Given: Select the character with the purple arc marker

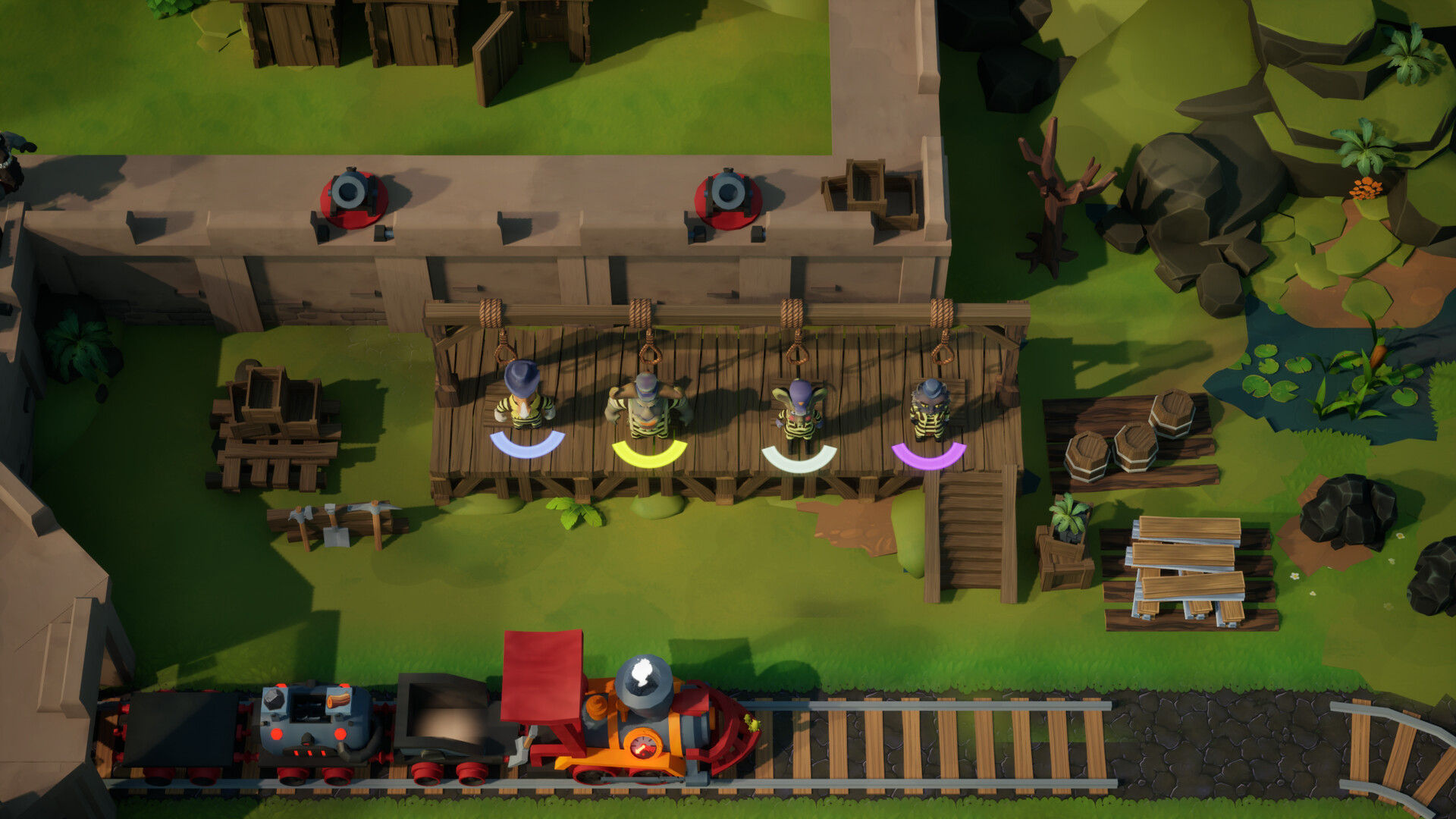Looking at the screenshot, I should tap(930, 410).
